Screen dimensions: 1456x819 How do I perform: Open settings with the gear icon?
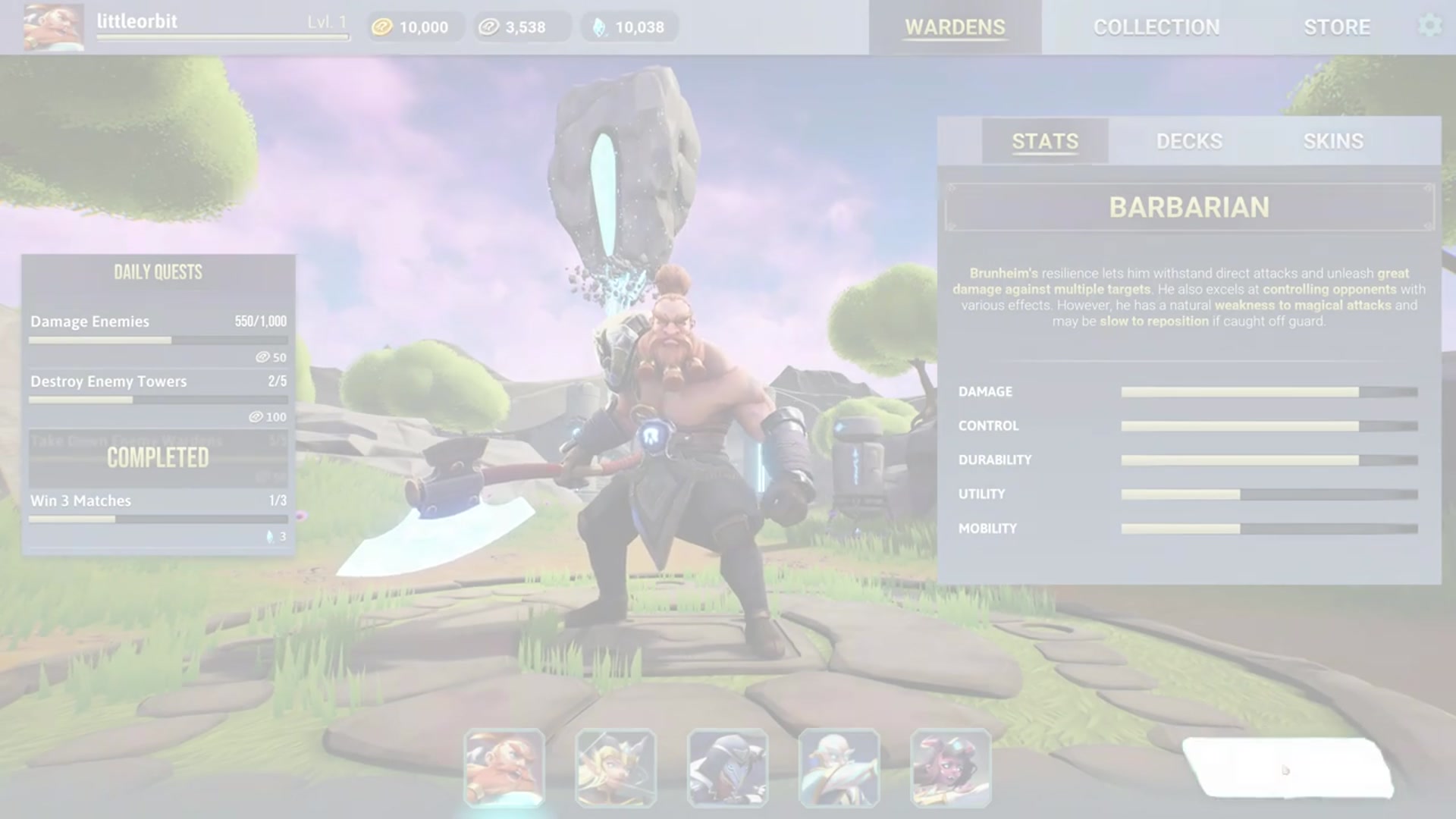pyautogui.click(x=1429, y=26)
